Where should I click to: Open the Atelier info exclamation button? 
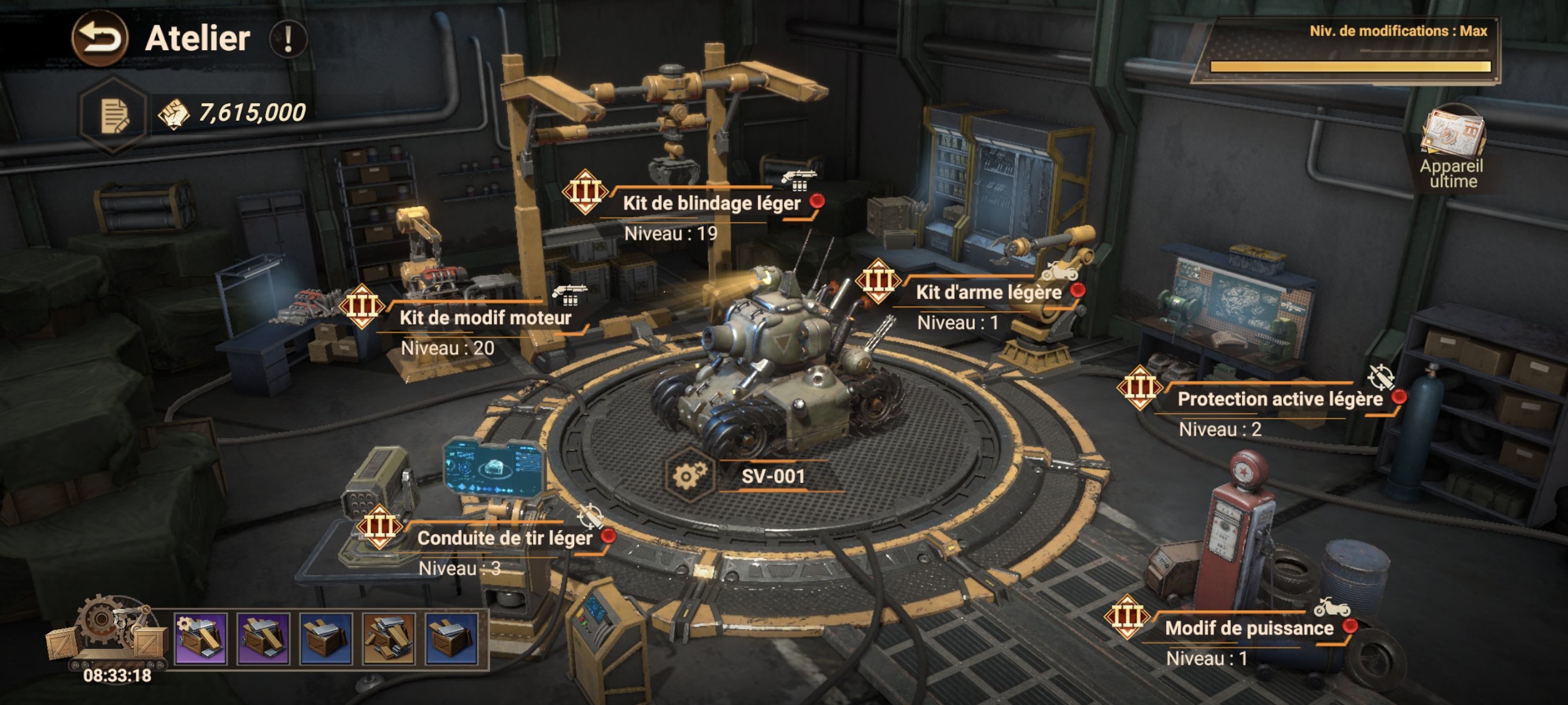point(288,39)
